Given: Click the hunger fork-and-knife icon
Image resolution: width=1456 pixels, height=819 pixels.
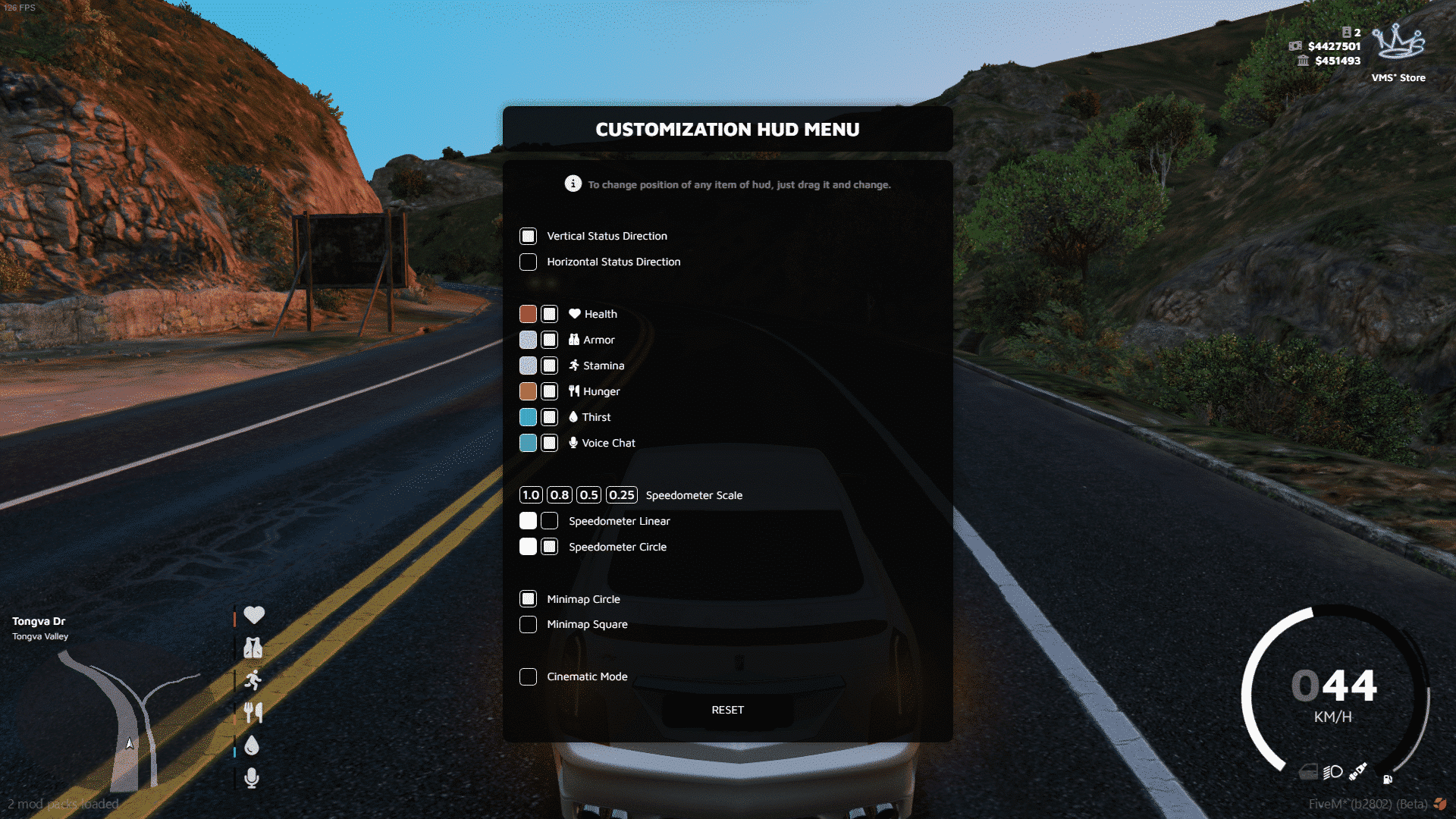Looking at the screenshot, I should coord(254,713).
